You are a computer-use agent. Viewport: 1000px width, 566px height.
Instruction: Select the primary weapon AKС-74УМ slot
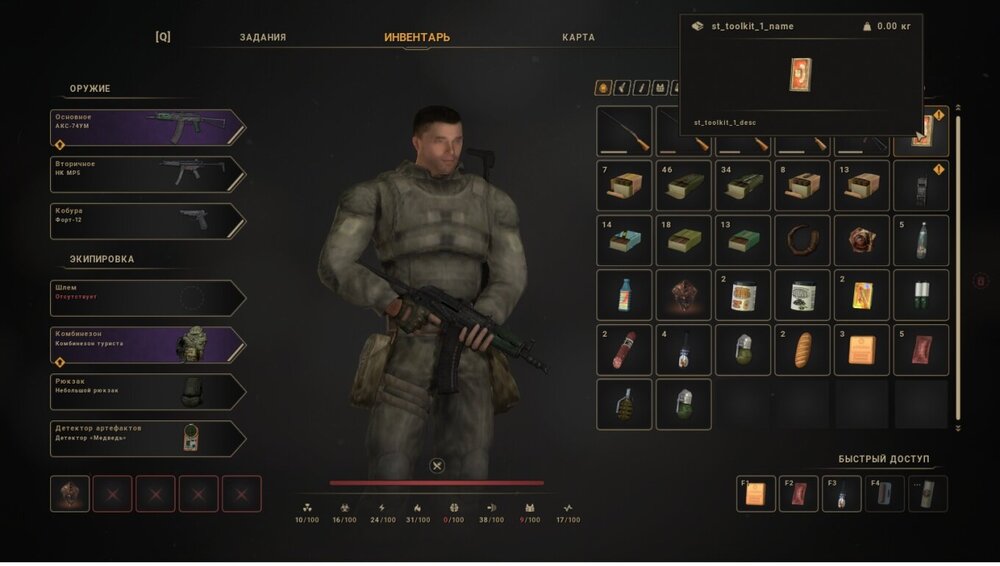click(147, 127)
